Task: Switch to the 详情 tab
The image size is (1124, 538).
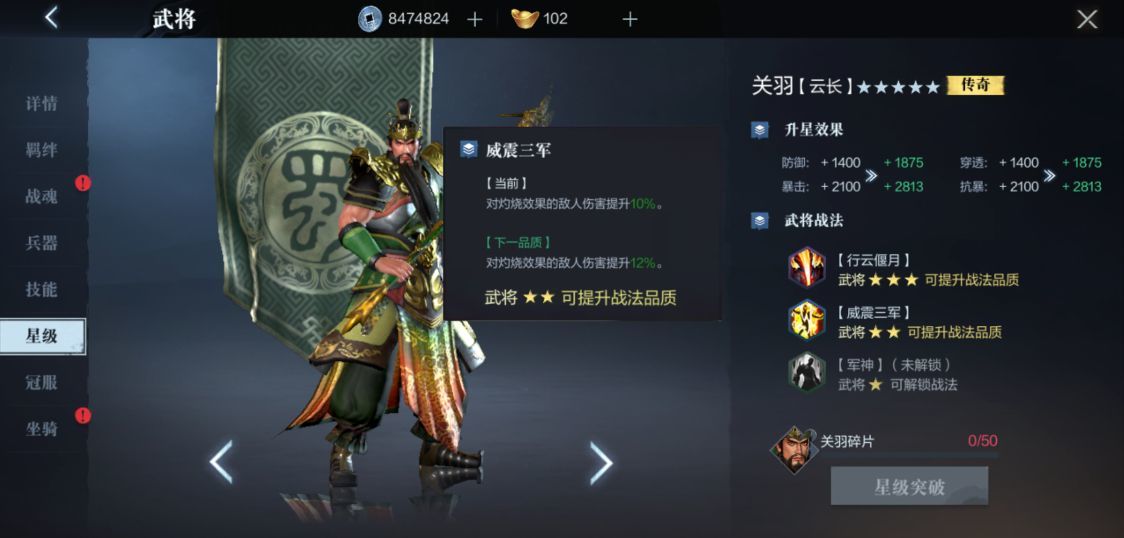Action: pyautogui.click(x=42, y=104)
